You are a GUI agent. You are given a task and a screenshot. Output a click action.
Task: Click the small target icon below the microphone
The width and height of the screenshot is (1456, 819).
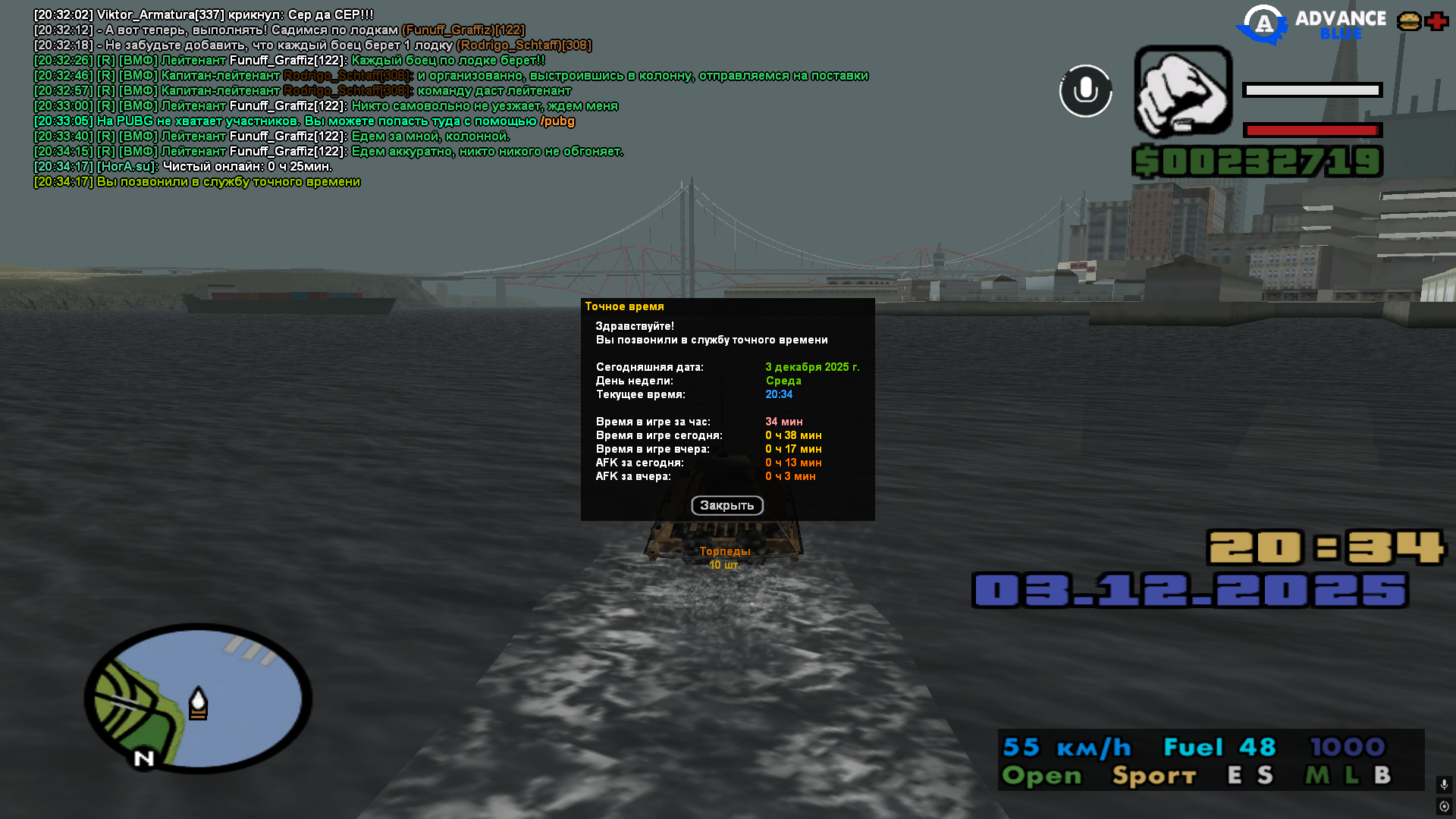point(1444,806)
